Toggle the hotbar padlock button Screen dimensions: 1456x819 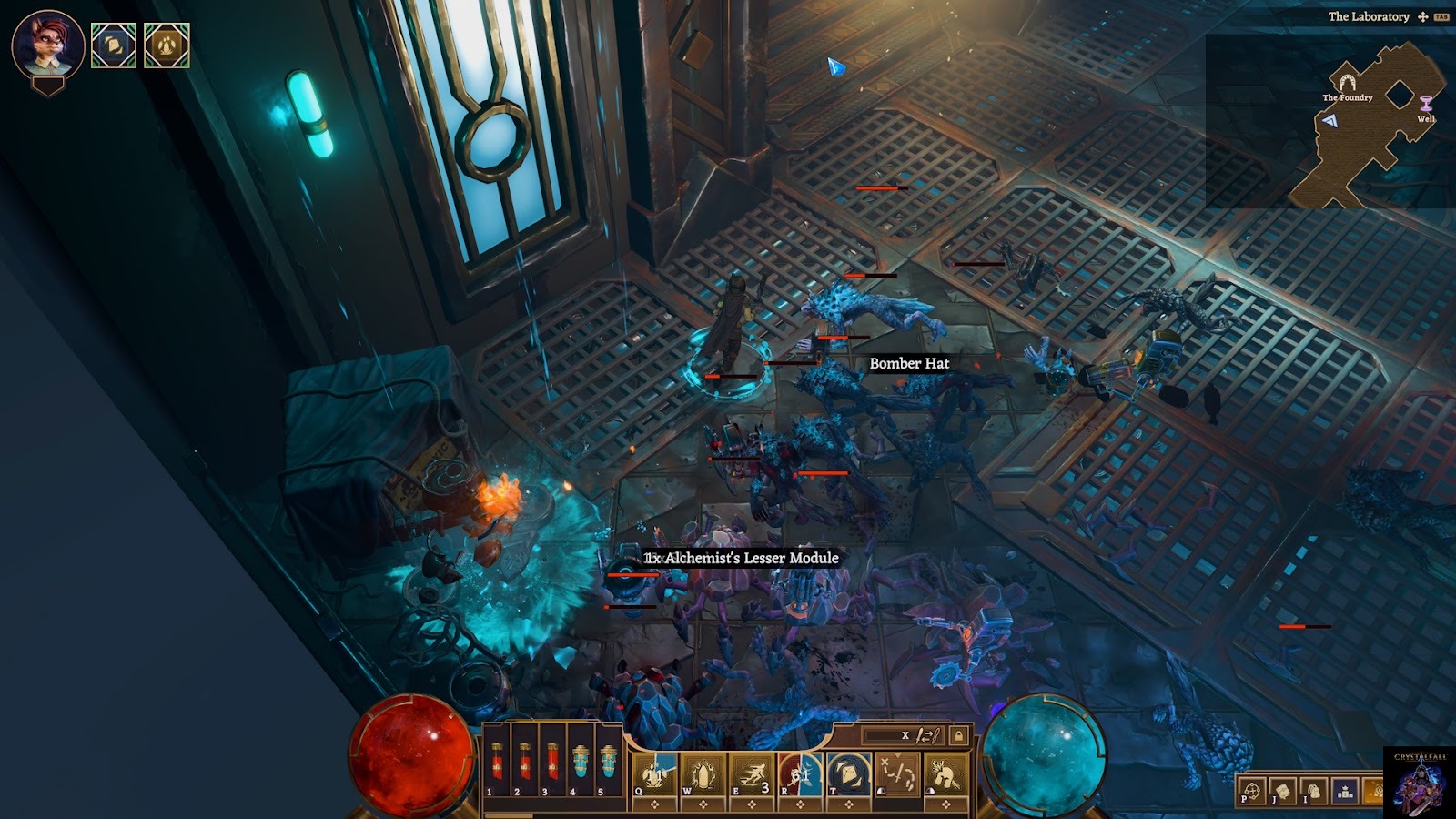pos(957,735)
